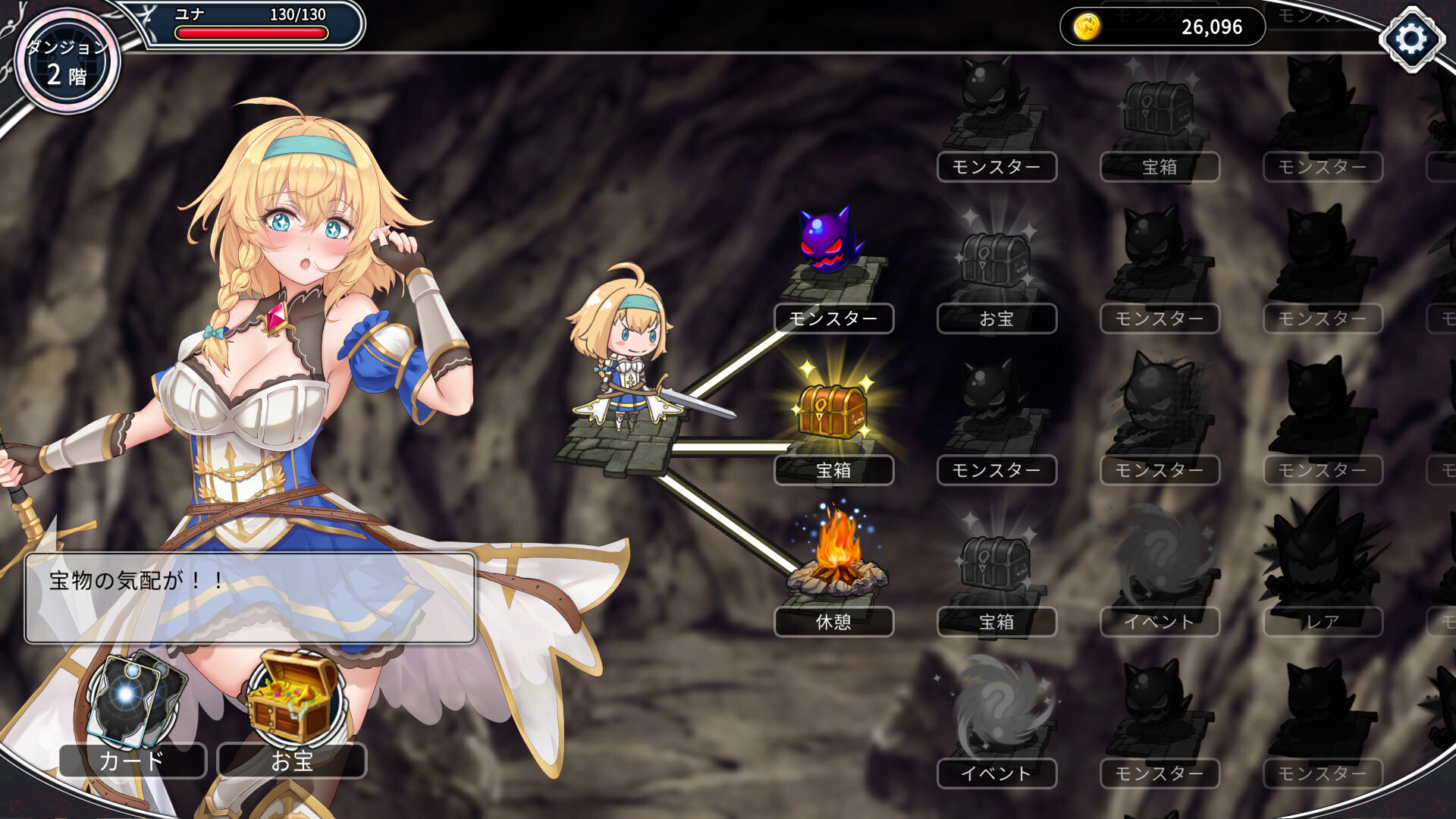Select the 休憩 rest label
The image size is (1456, 819).
pos(834,622)
